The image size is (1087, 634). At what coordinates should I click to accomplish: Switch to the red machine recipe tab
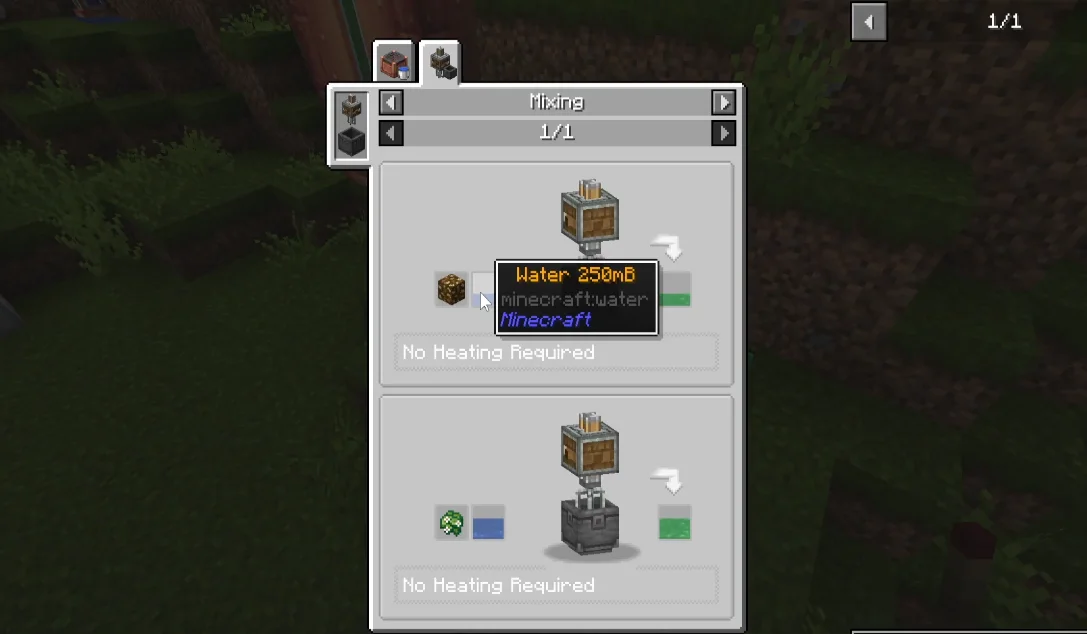click(394, 63)
